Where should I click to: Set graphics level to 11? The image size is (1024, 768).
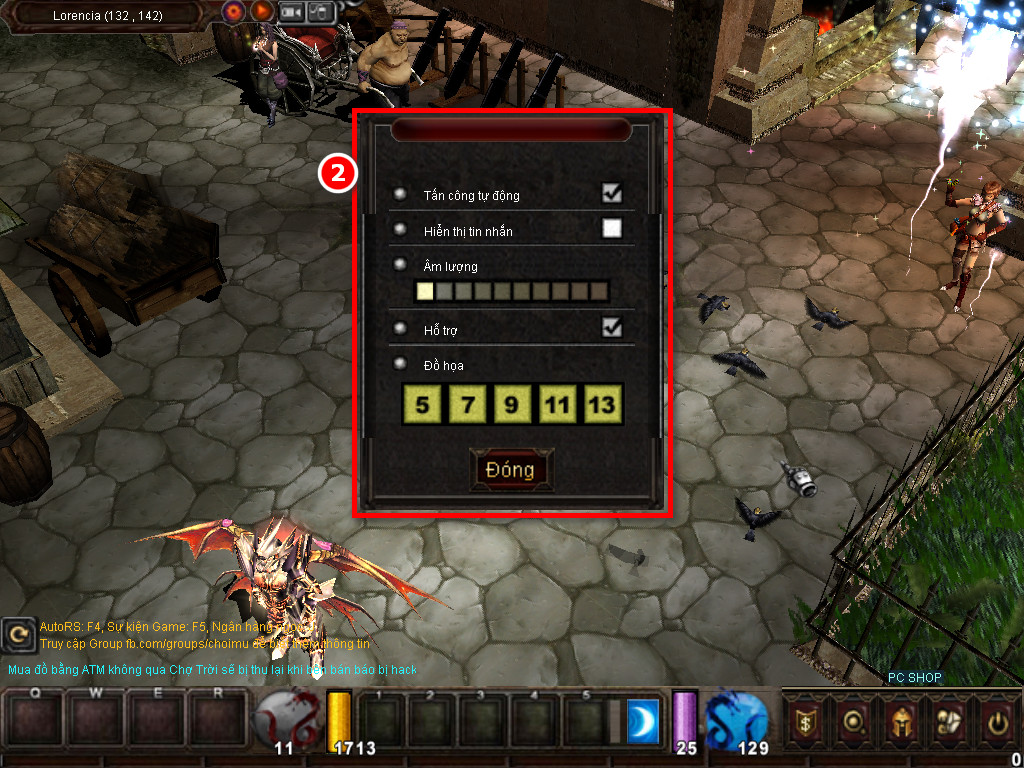(557, 405)
